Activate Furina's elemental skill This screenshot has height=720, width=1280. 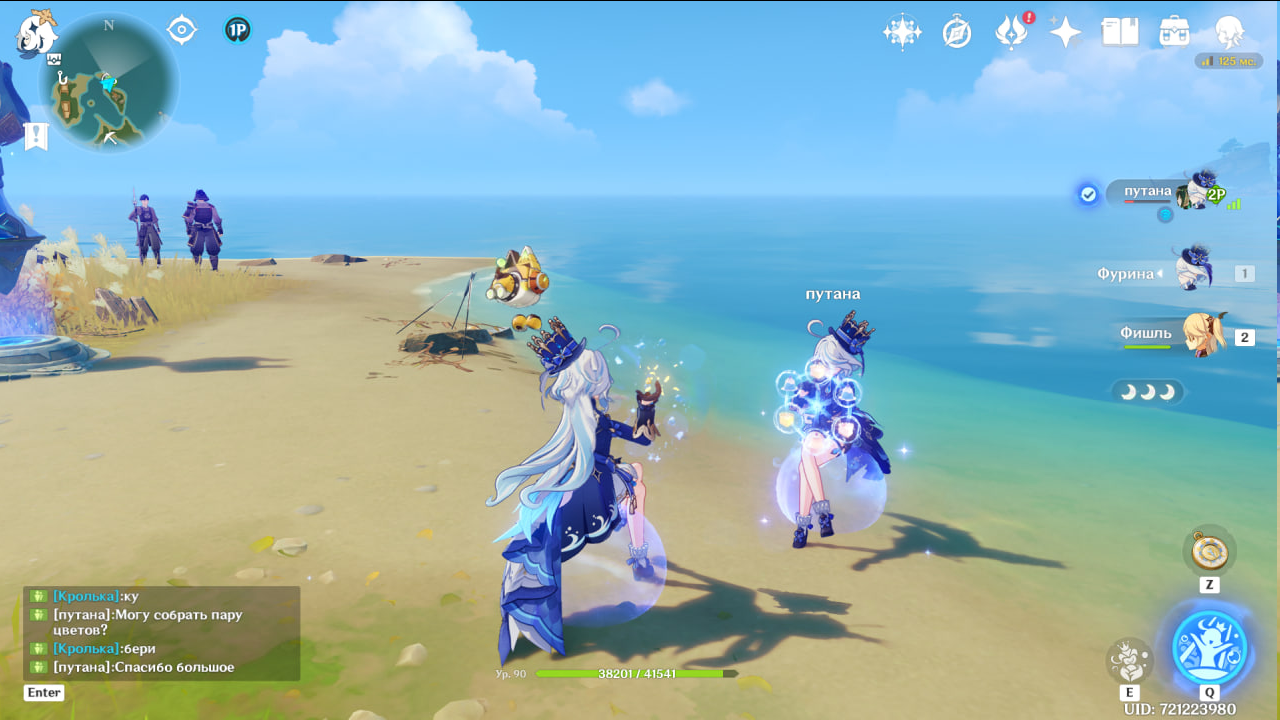(x=1129, y=660)
